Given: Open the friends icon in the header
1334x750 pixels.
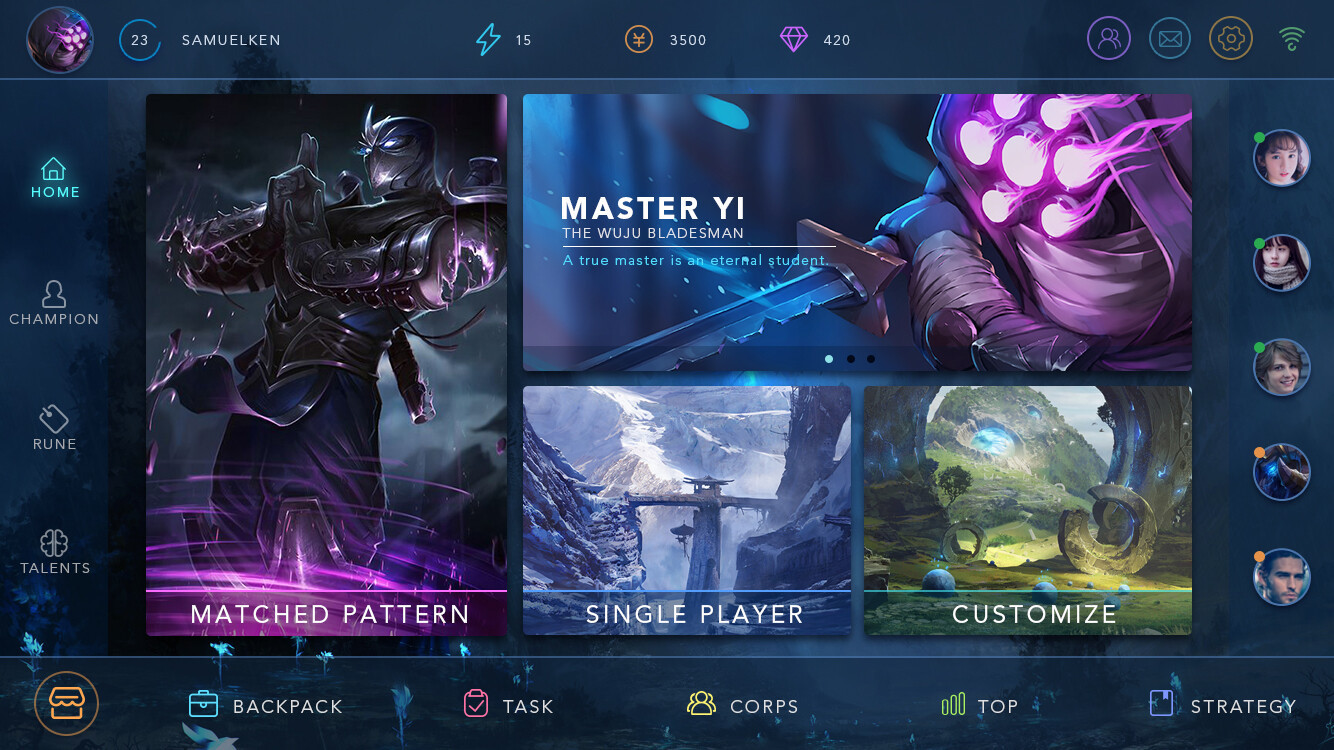Looking at the screenshot, I should [x=1109, y=40].
